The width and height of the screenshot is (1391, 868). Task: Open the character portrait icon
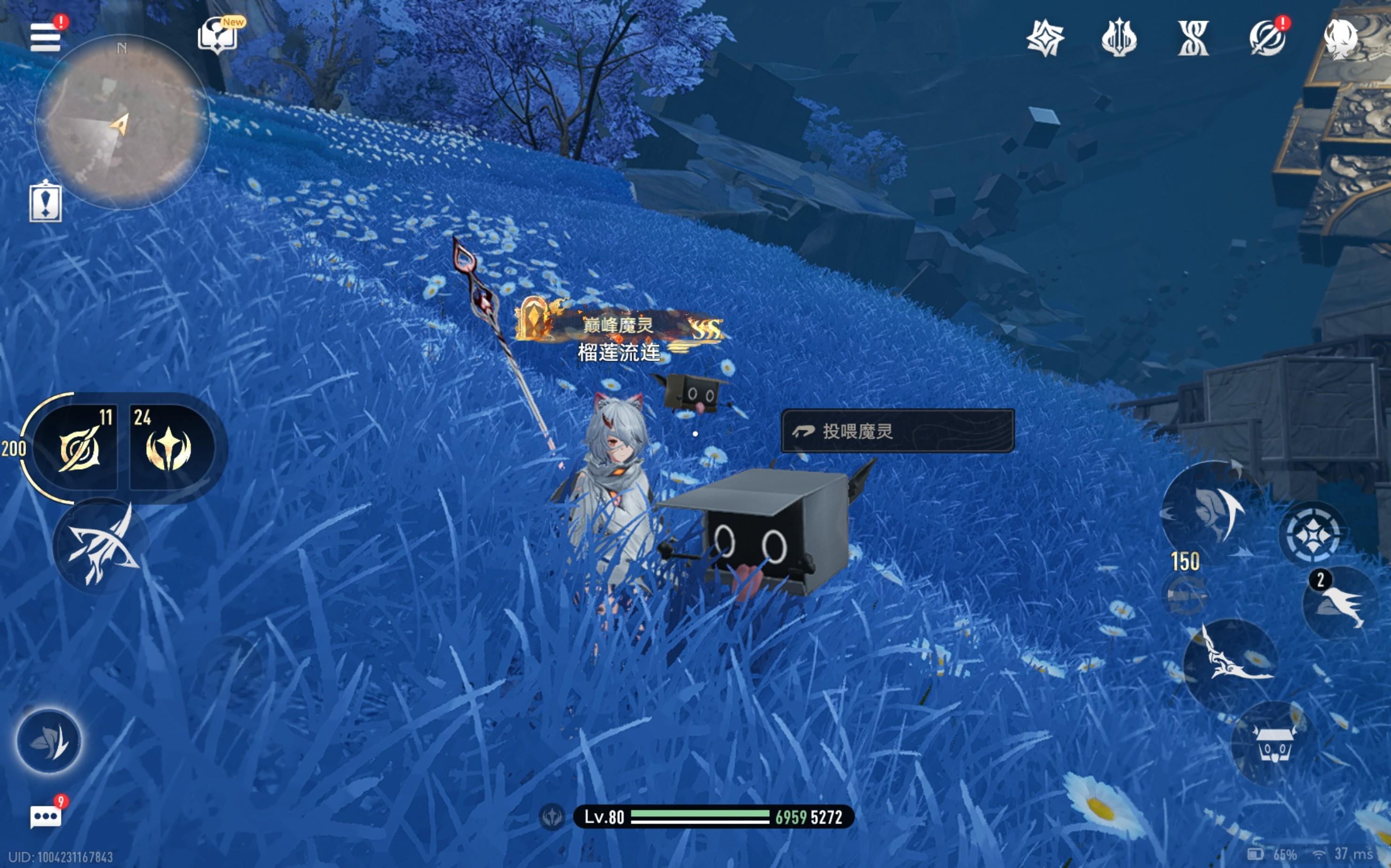(1341, 39)
